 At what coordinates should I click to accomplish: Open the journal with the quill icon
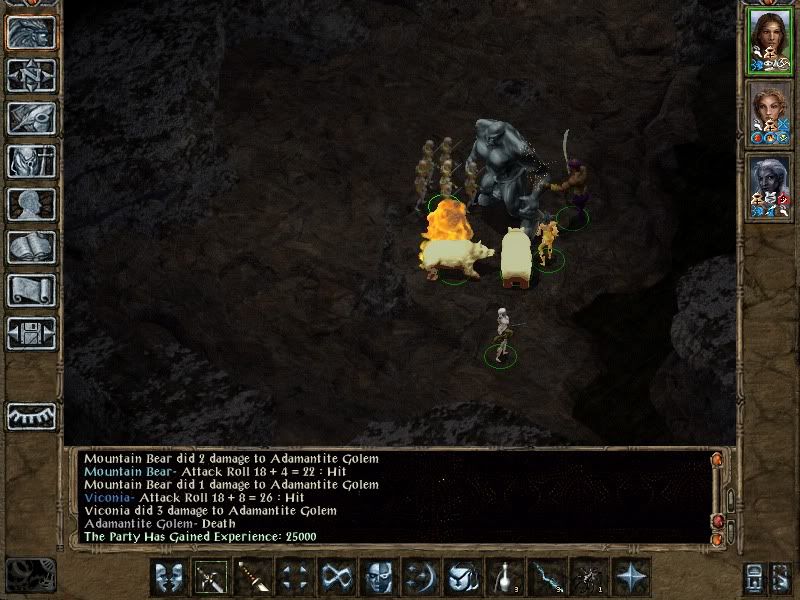(x=30, y=118)
